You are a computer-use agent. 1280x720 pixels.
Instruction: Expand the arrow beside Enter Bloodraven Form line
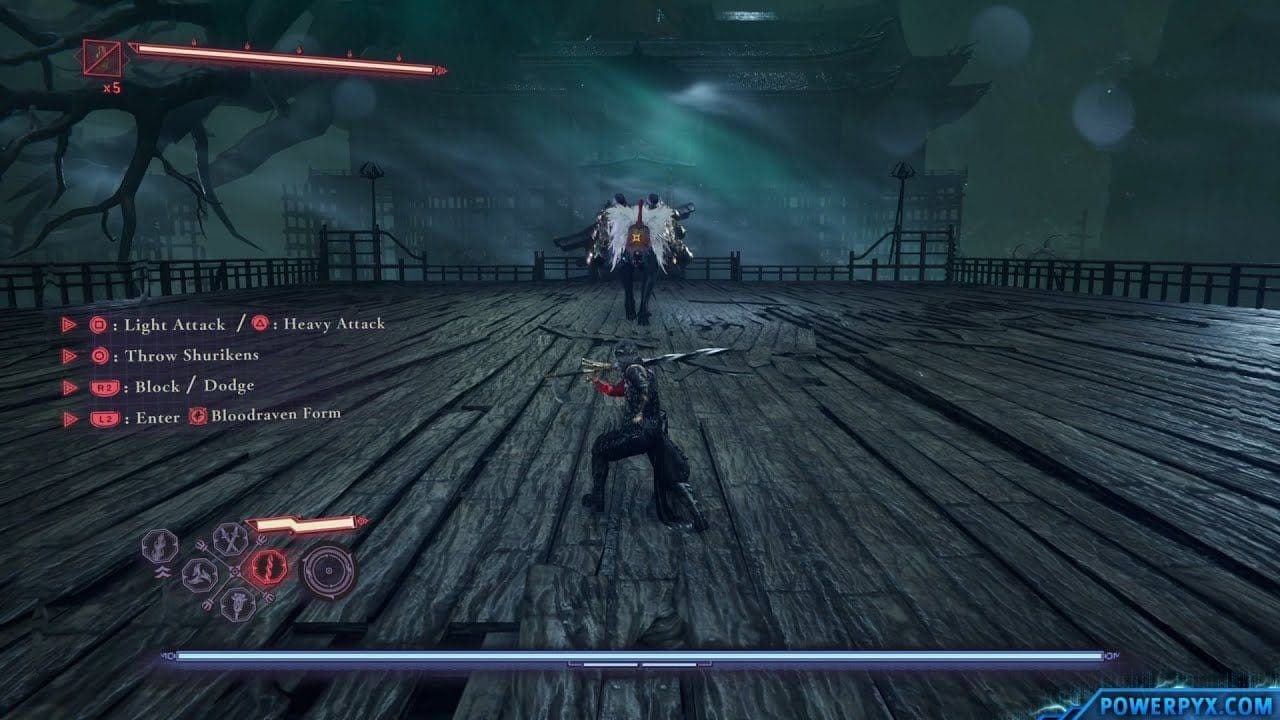[69, 416]
